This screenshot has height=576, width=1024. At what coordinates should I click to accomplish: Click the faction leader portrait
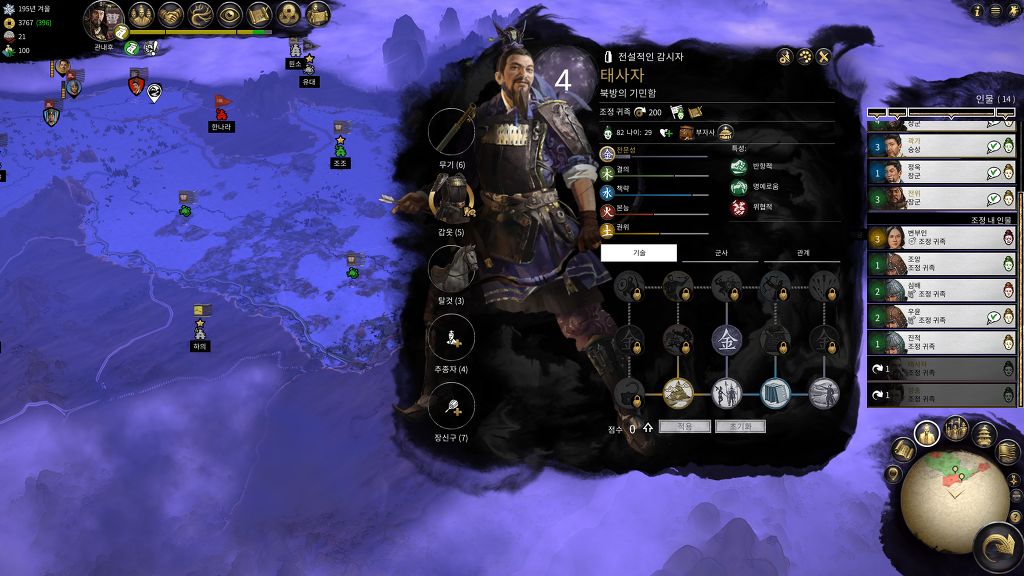(103, 19)
